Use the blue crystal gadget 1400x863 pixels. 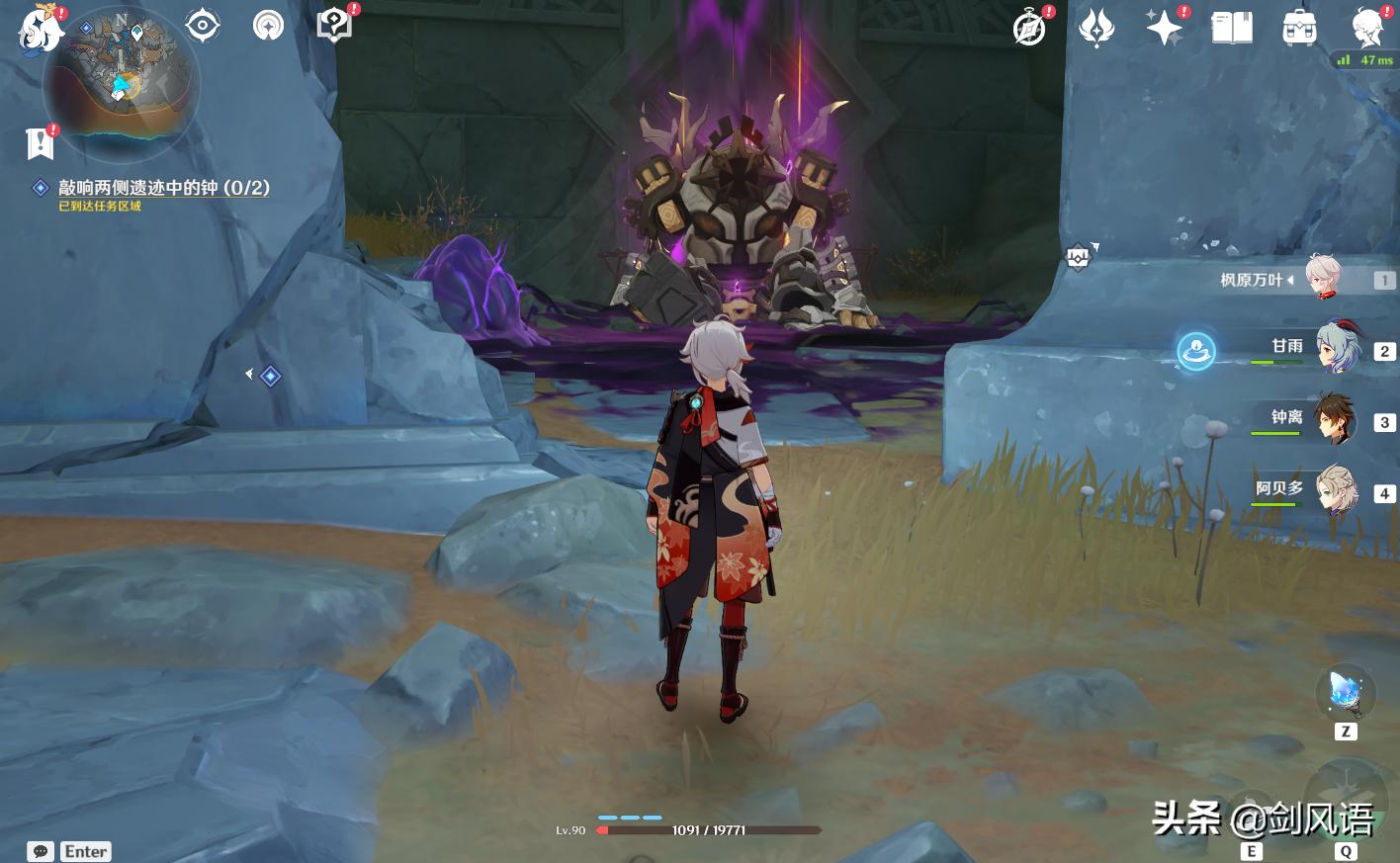pyautogui.click(x=1345, y=692)
